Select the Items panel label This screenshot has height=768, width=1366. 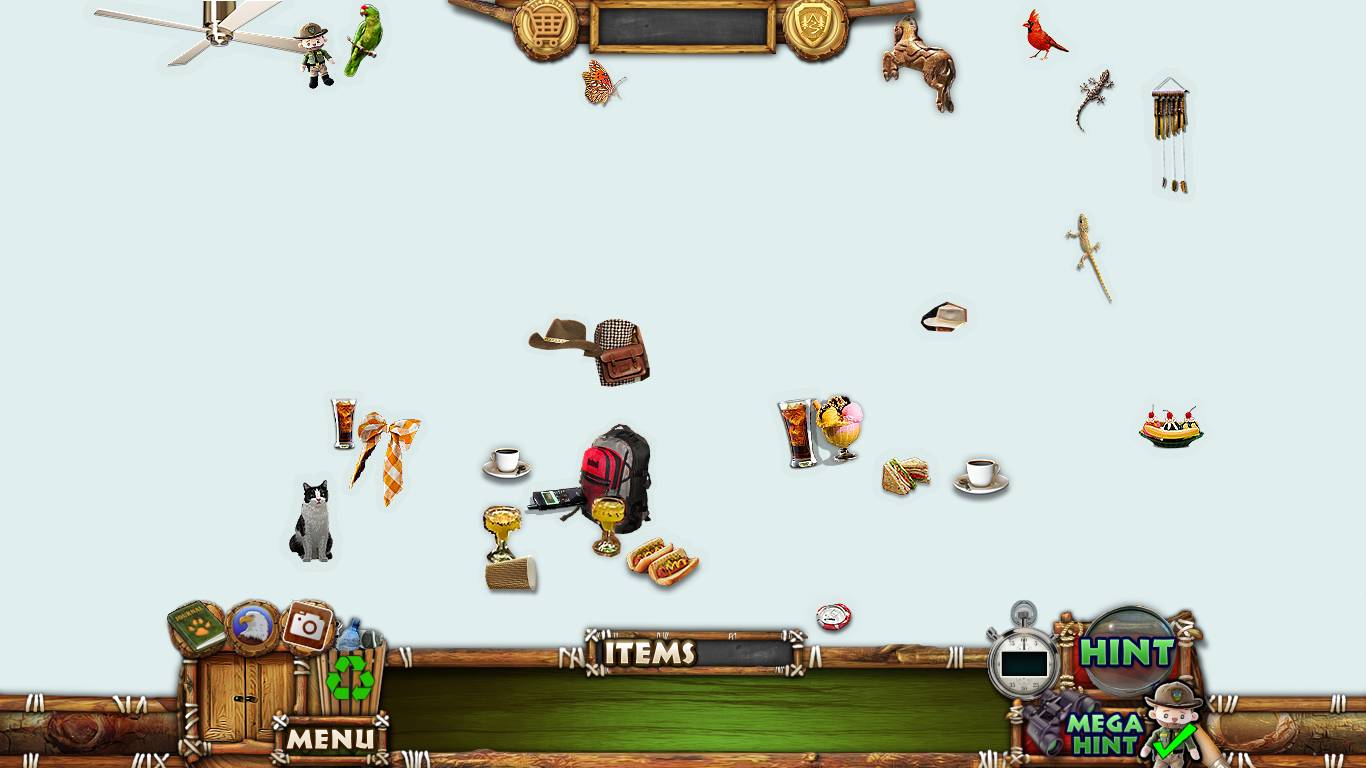[x=650, y=653]
